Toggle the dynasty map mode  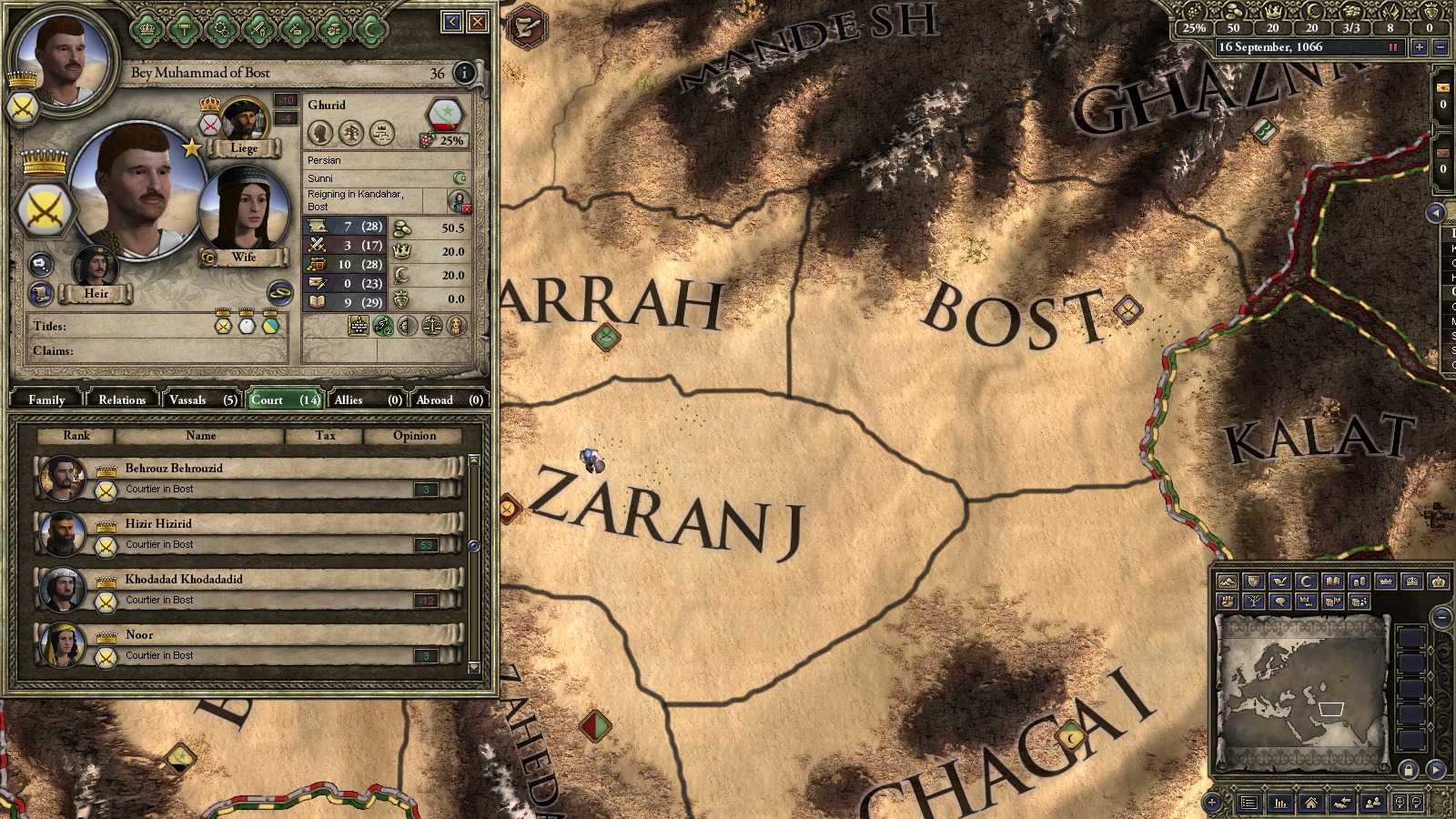click(1255, 602)
